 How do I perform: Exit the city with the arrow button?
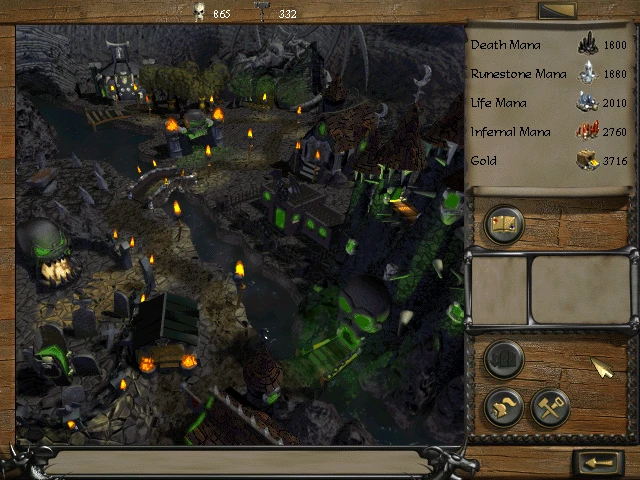pyautogui.click(x=600, y=463)
